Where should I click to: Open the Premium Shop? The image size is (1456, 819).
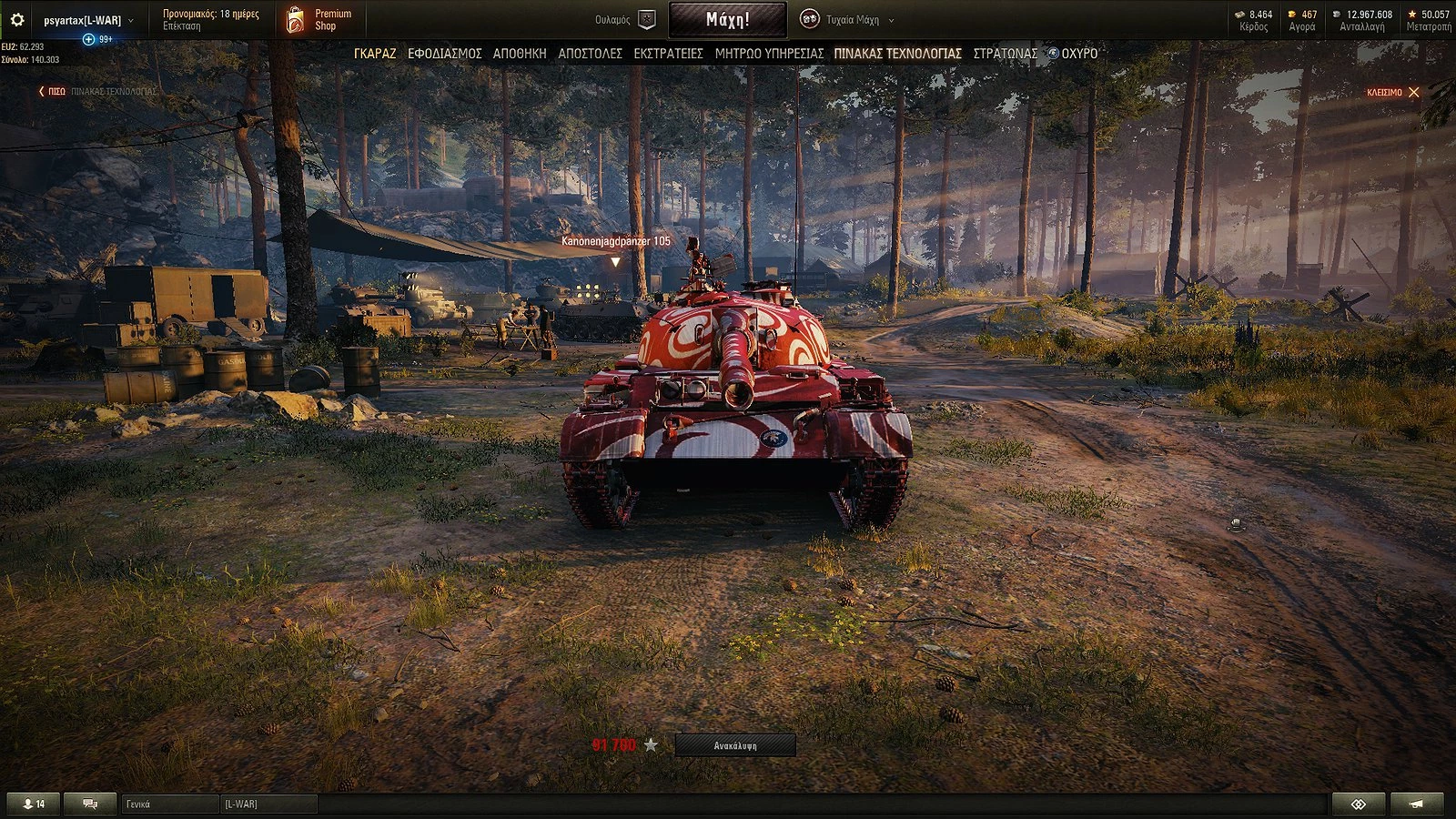tap(319, 19)
